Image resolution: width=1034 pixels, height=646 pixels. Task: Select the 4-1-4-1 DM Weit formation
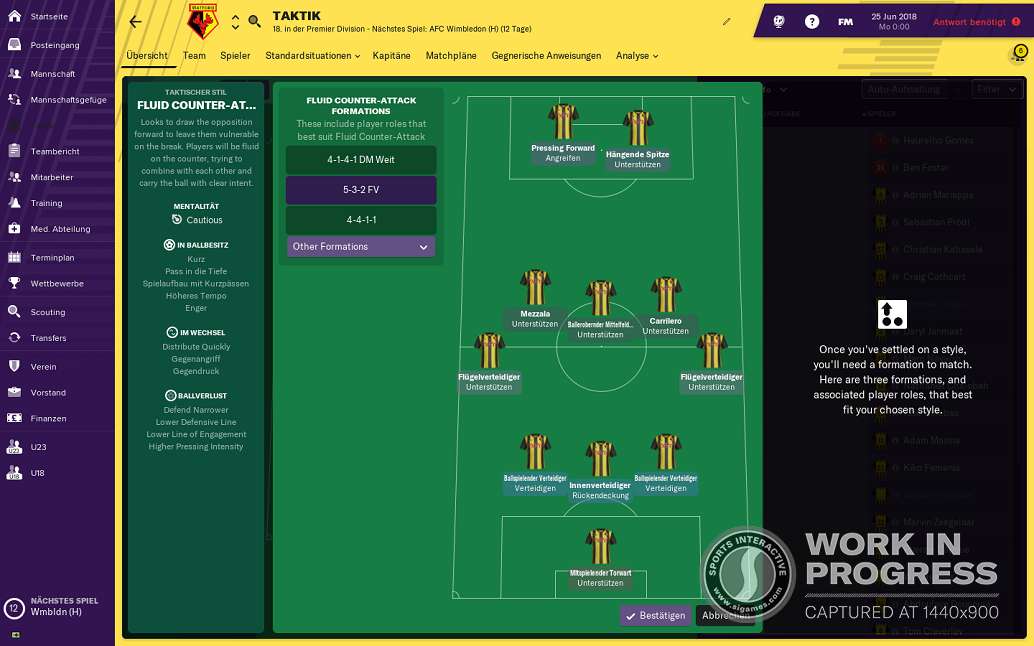point(361,160)
